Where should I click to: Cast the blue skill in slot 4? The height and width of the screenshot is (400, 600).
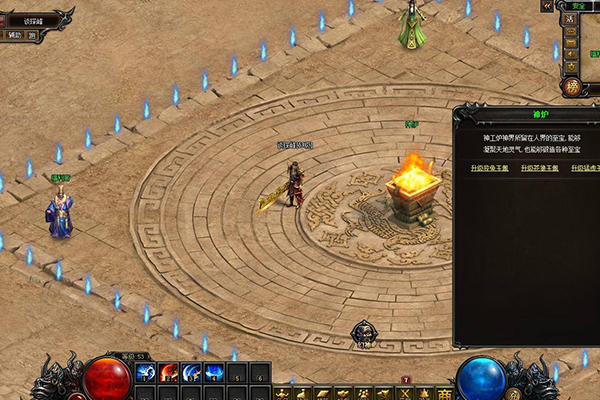click(x=214, y=374)
